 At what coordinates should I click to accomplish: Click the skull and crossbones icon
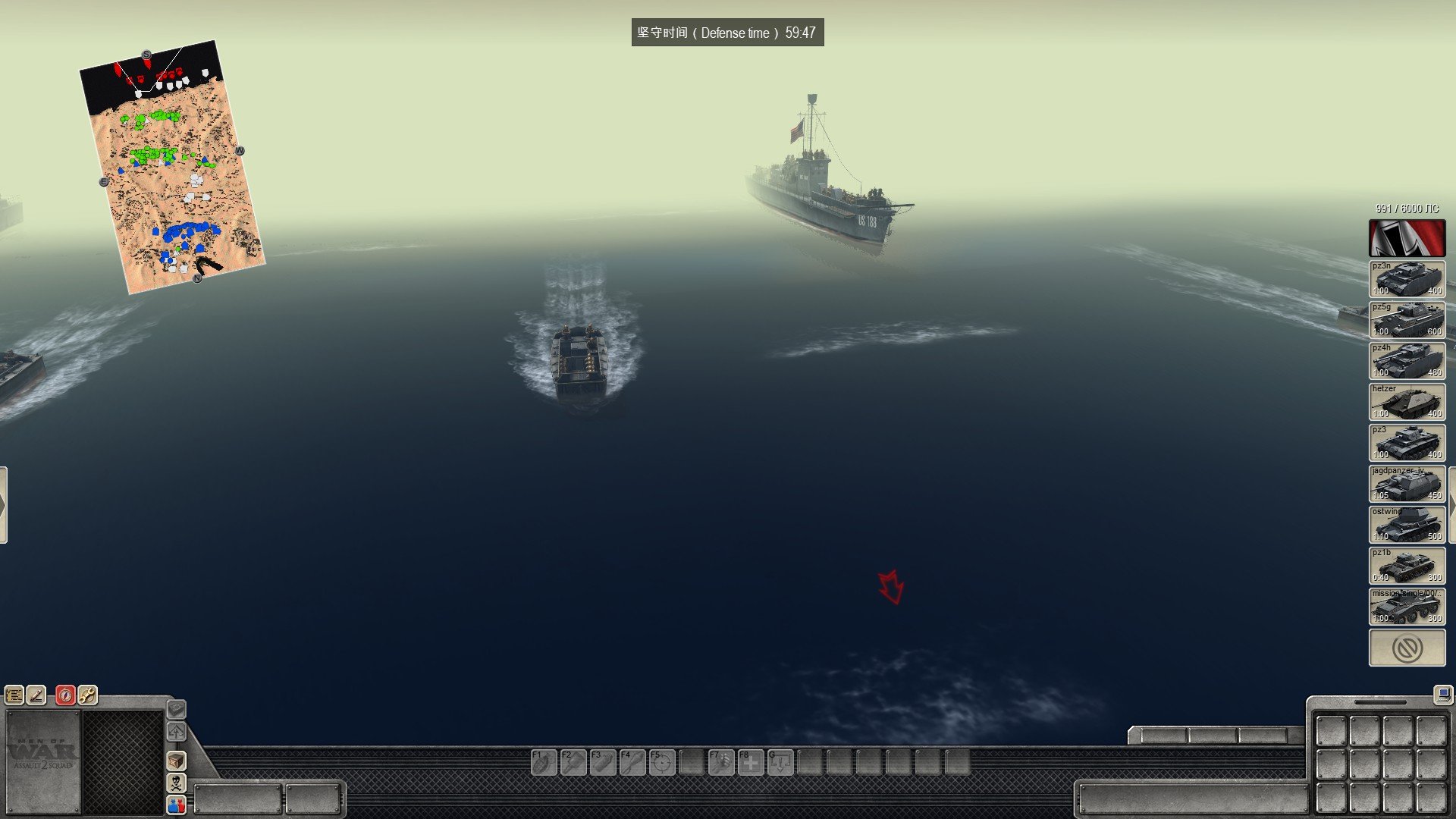[176, 783]
